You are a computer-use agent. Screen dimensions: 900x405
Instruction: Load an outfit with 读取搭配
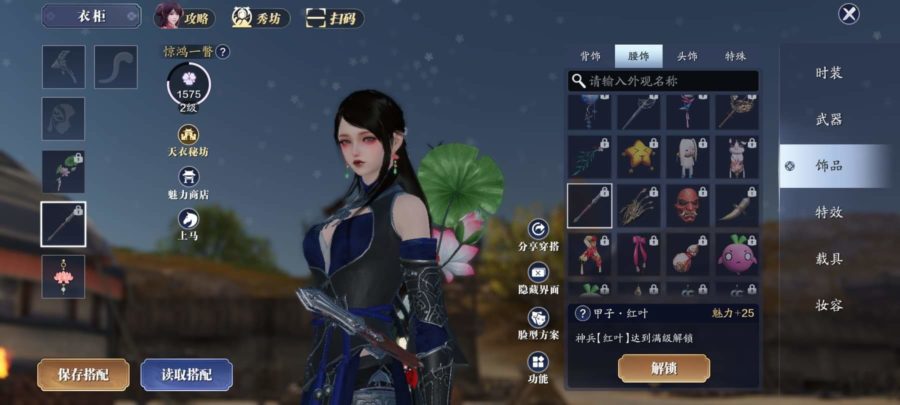click(x=187, y=374)
